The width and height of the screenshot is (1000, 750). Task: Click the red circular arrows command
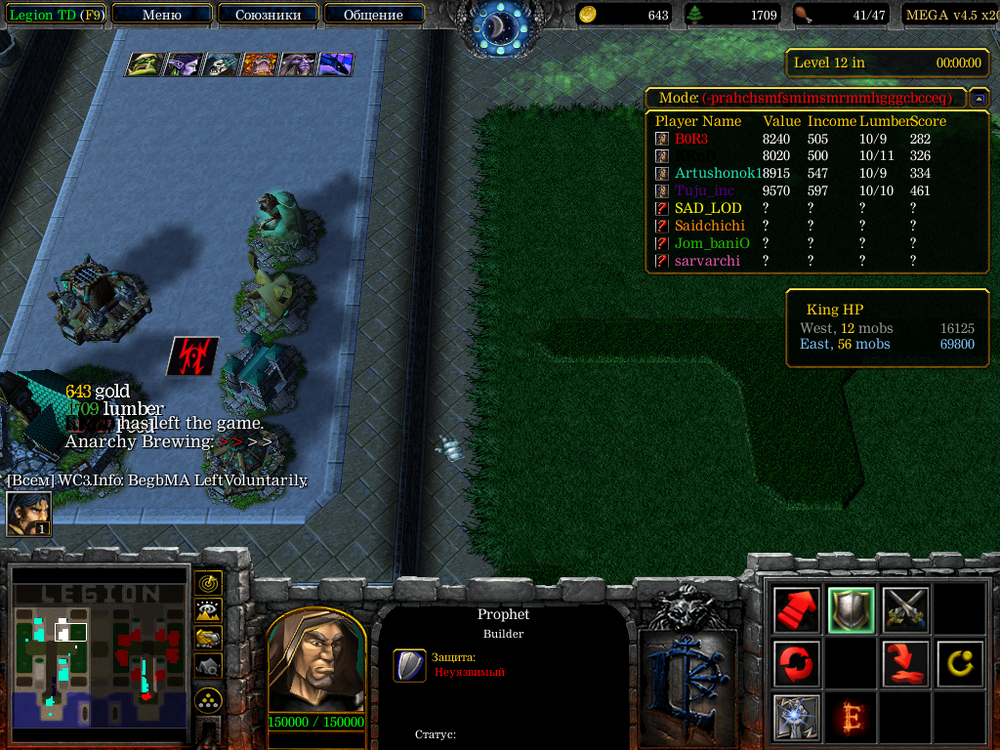click(796, 663)
